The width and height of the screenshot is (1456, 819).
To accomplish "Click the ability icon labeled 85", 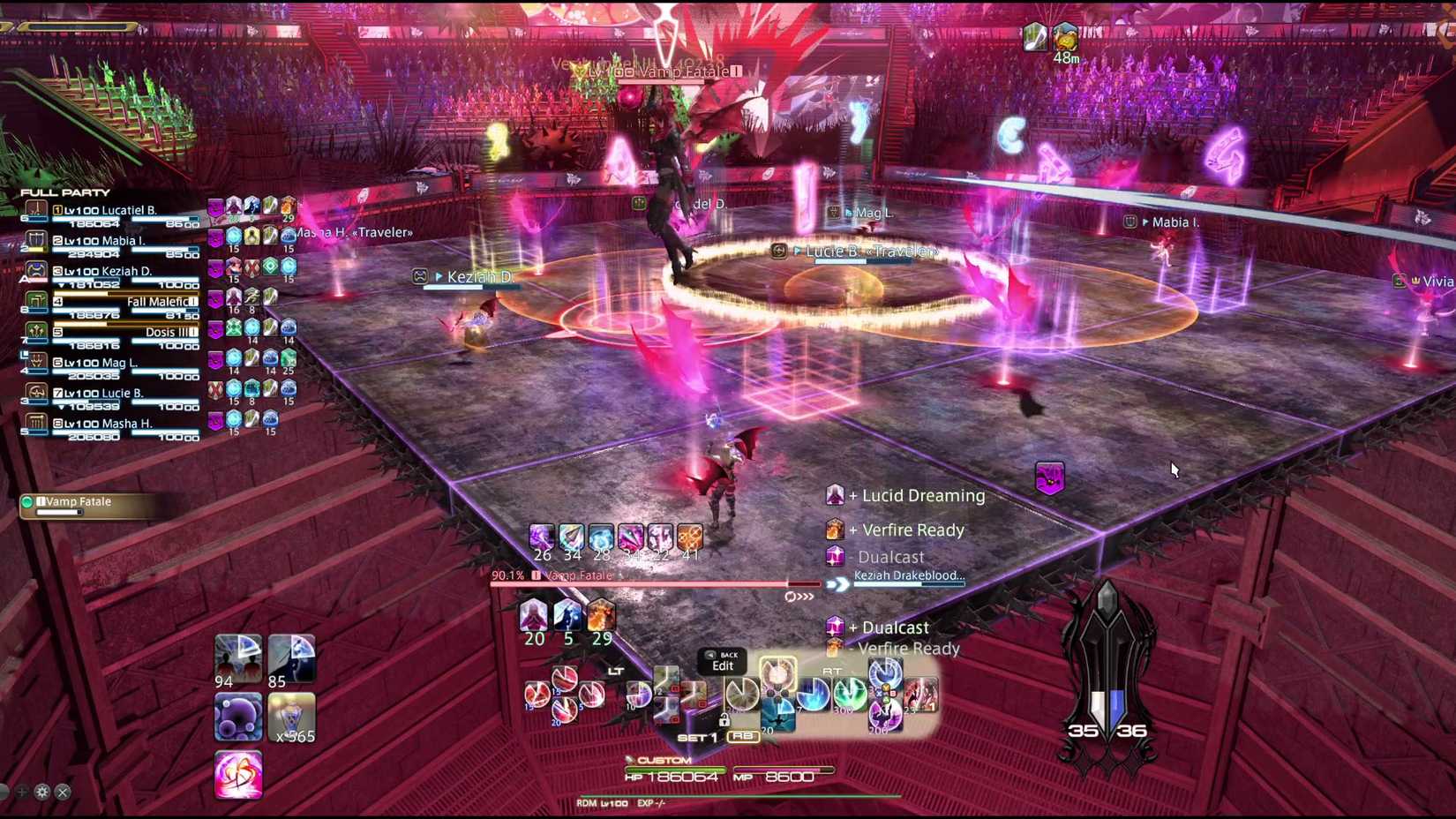I will pos(293,657).
